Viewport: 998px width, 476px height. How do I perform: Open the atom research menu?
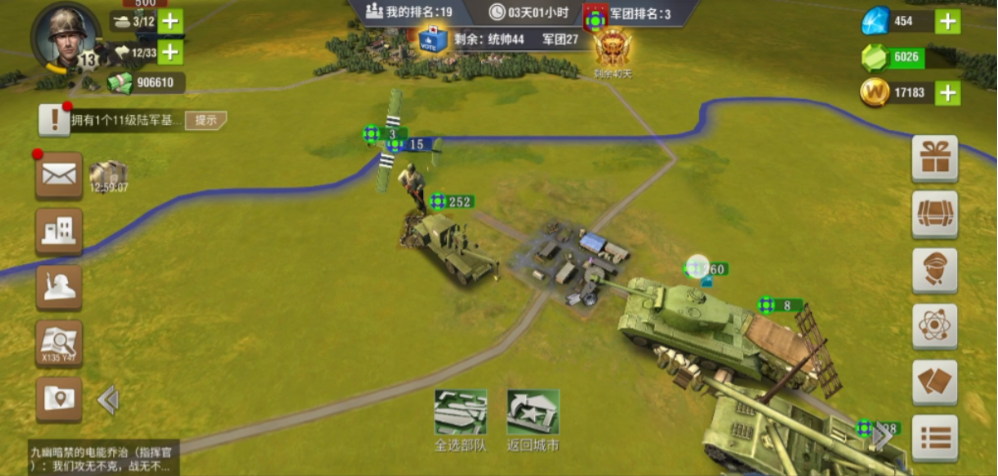pyautogui.click(x=935, y=326)
